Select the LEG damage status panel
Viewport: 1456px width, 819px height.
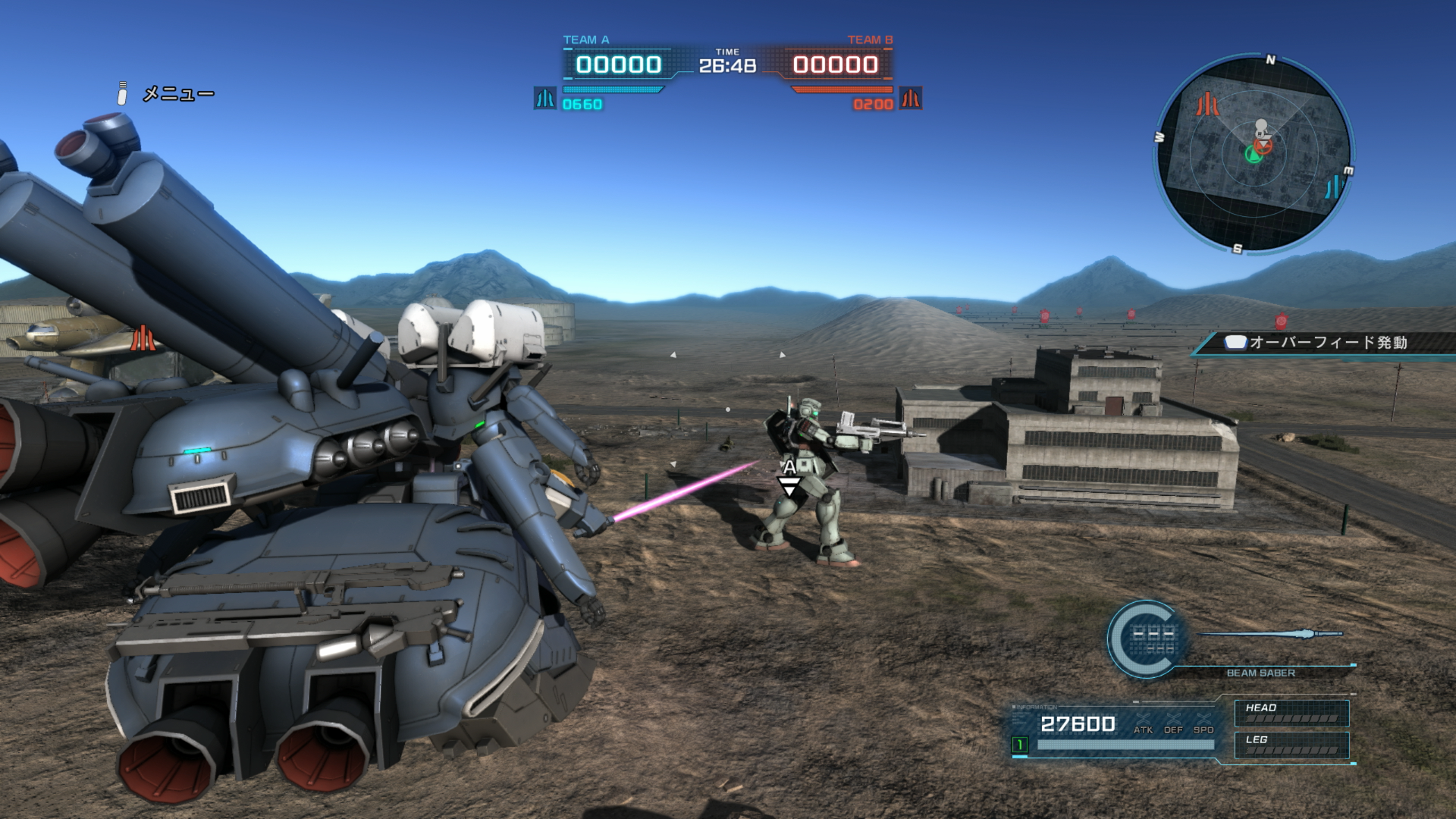coord(1291,745)
